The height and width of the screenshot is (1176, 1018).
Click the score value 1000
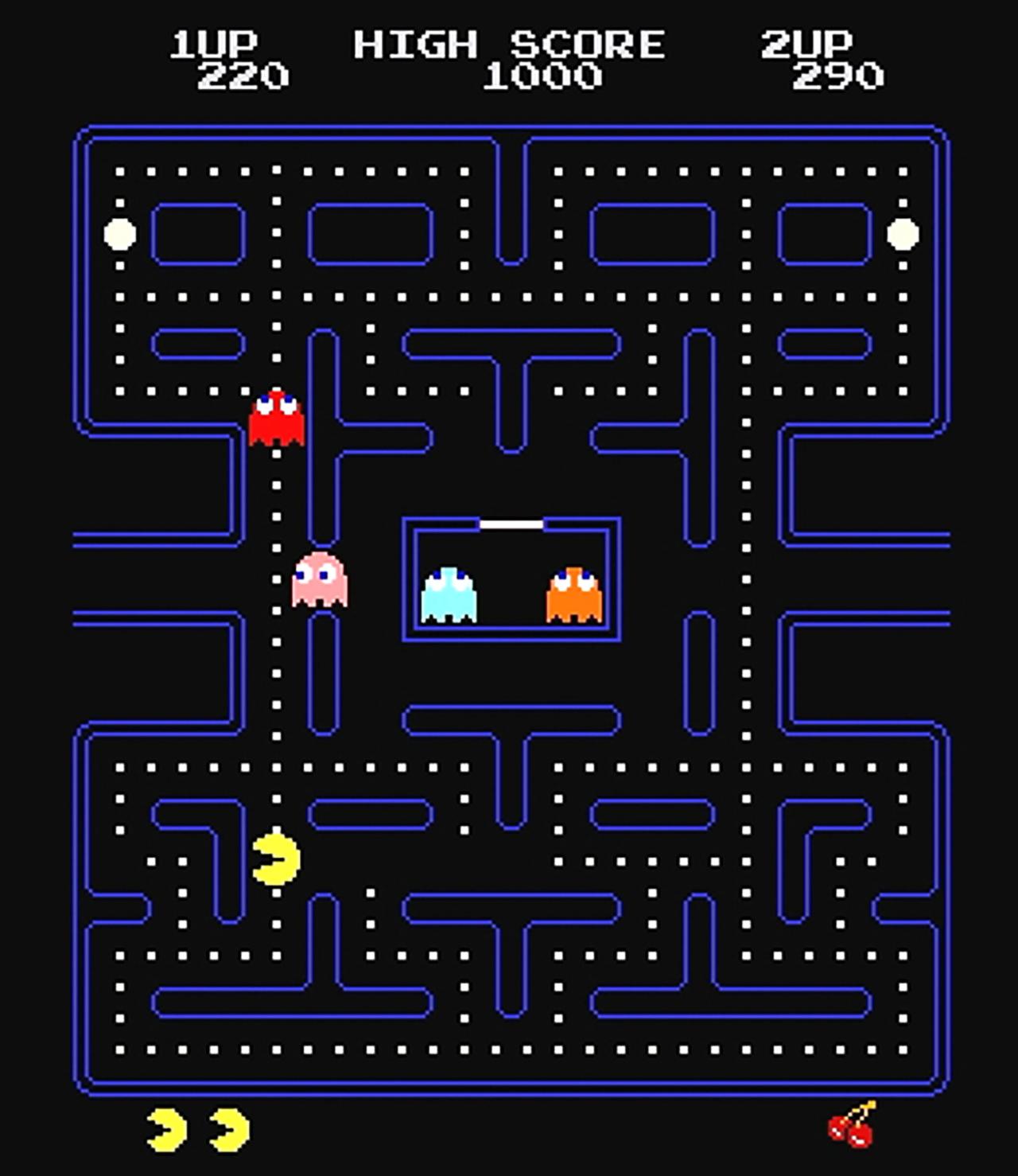(x=543, y=77)
